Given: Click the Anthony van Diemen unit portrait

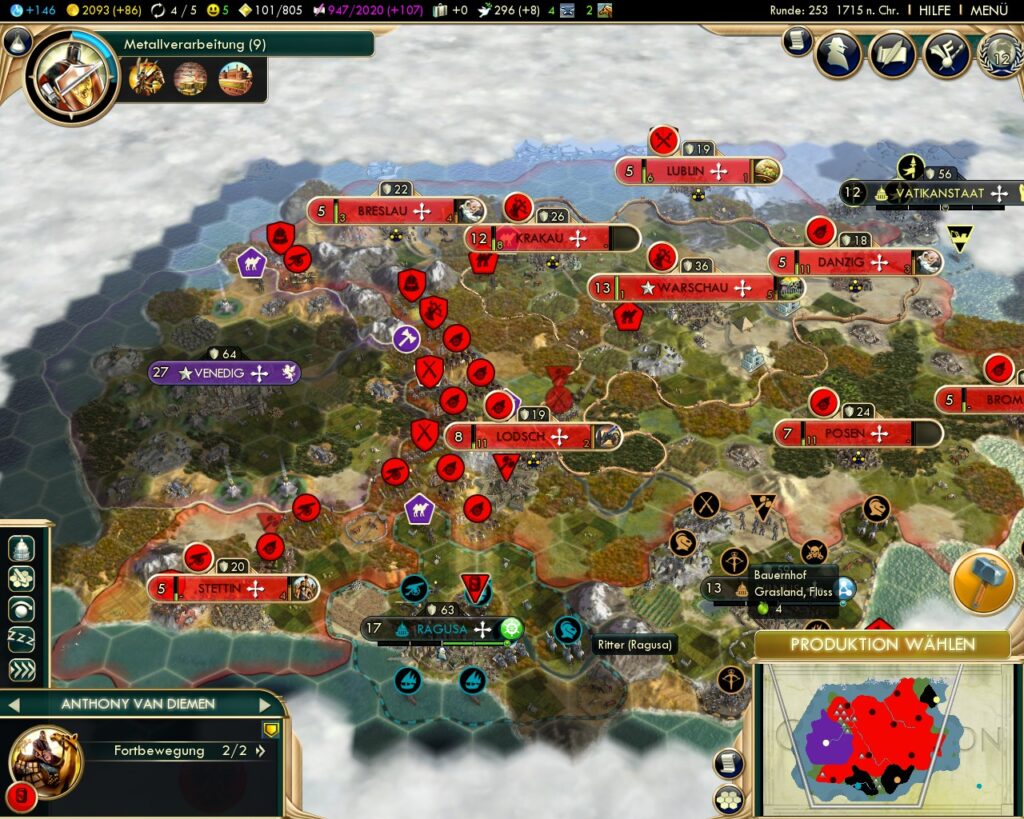Looking at the screenshot, I should pyautogui.click(x=45, y=762).
